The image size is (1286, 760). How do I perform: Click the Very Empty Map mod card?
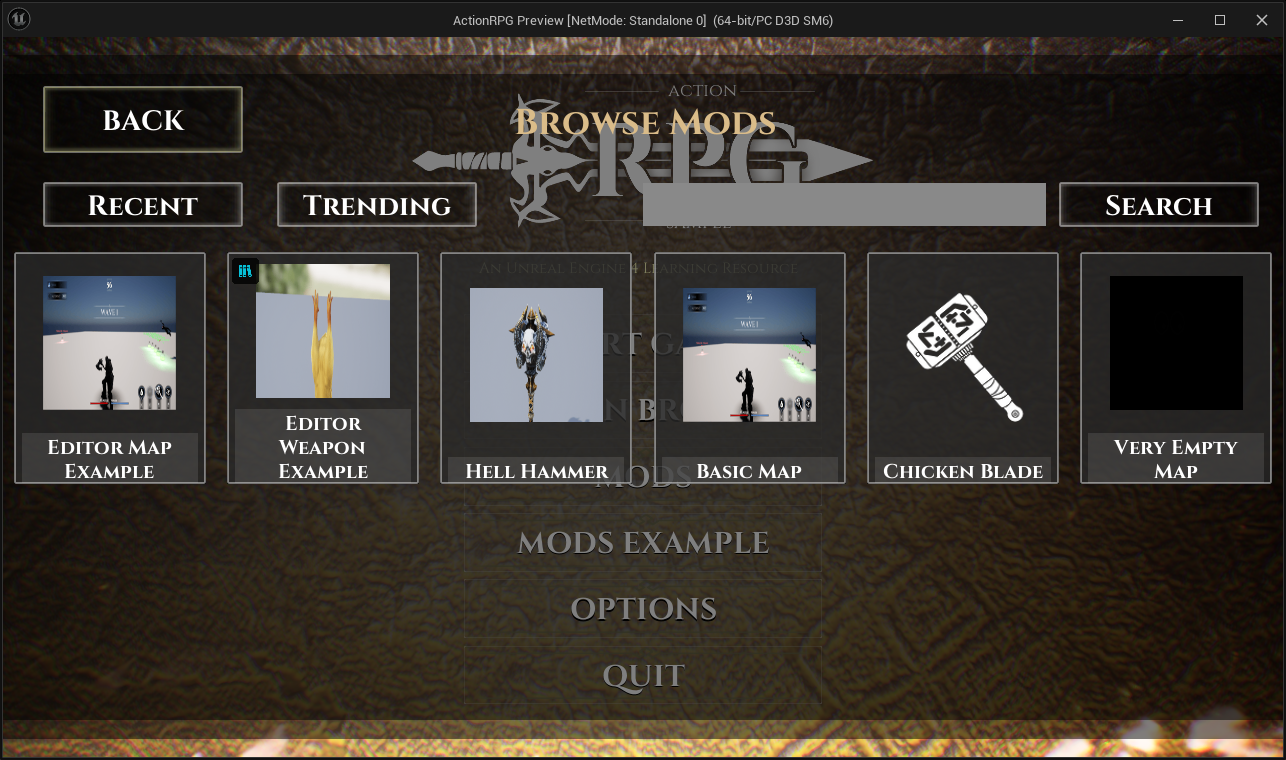[x=1175, y=368]
